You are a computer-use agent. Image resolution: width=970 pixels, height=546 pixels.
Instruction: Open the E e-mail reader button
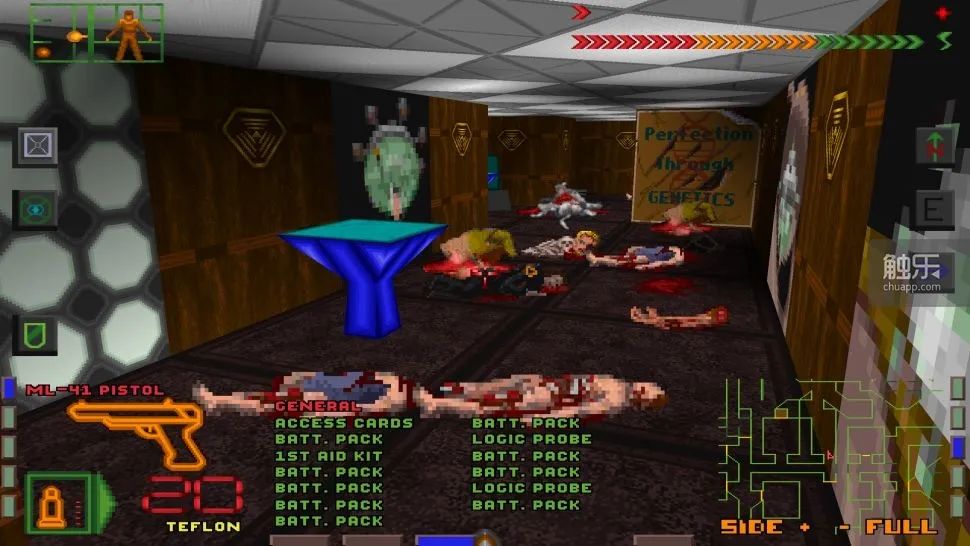pyautogui.click(x=935, y=210)
